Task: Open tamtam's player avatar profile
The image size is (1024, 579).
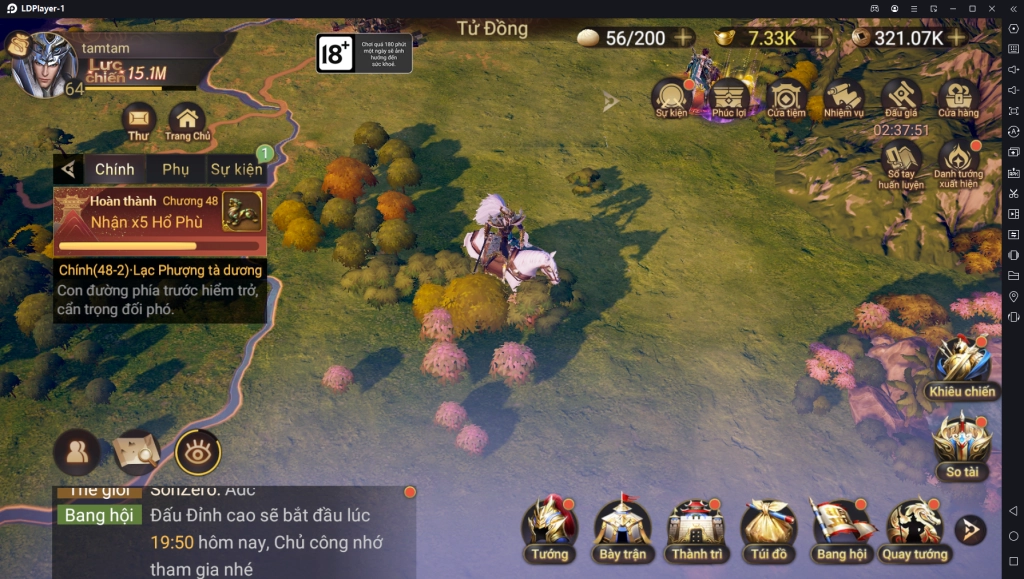Action: [44, 66]
